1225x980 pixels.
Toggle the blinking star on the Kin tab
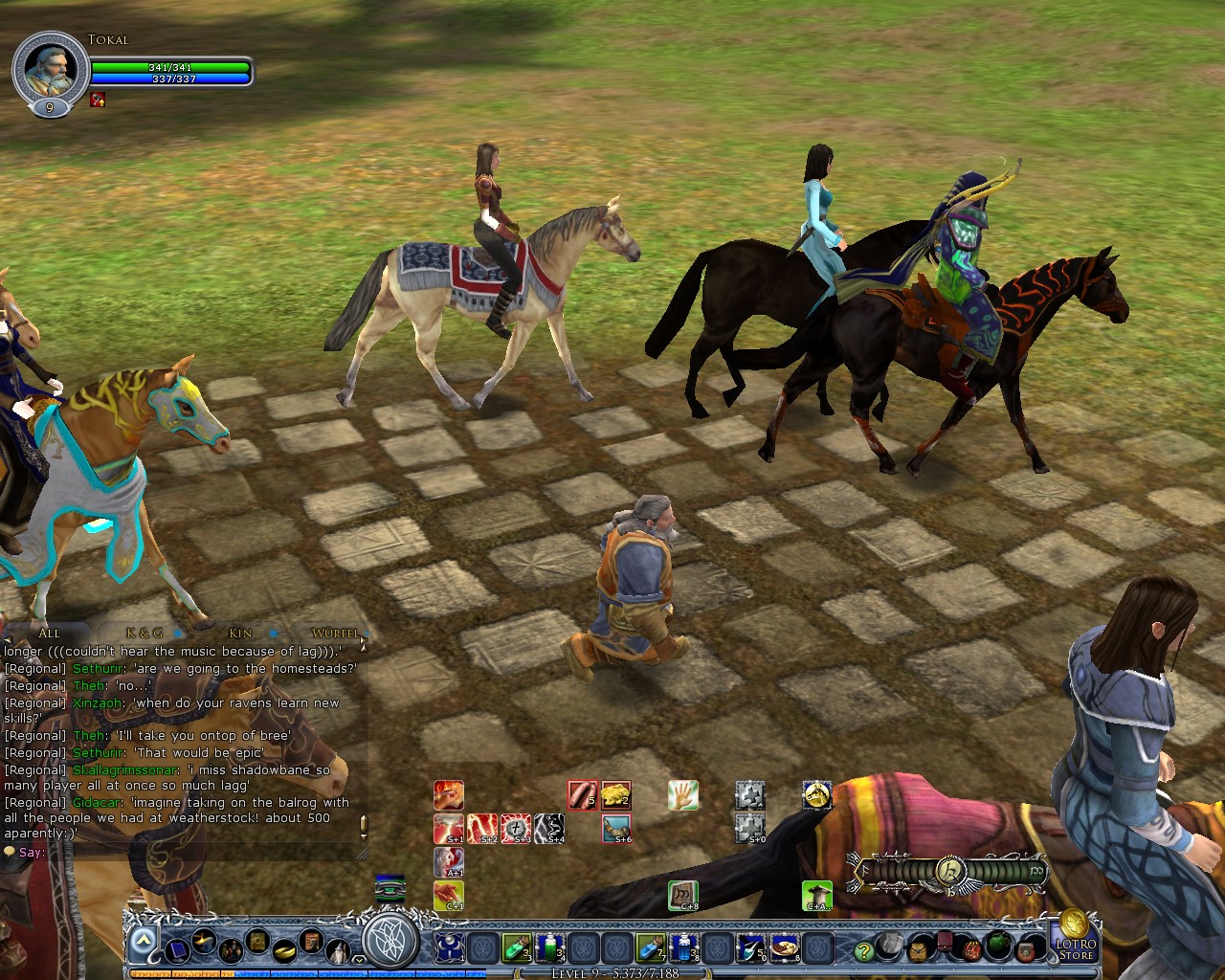coord(274,633)
